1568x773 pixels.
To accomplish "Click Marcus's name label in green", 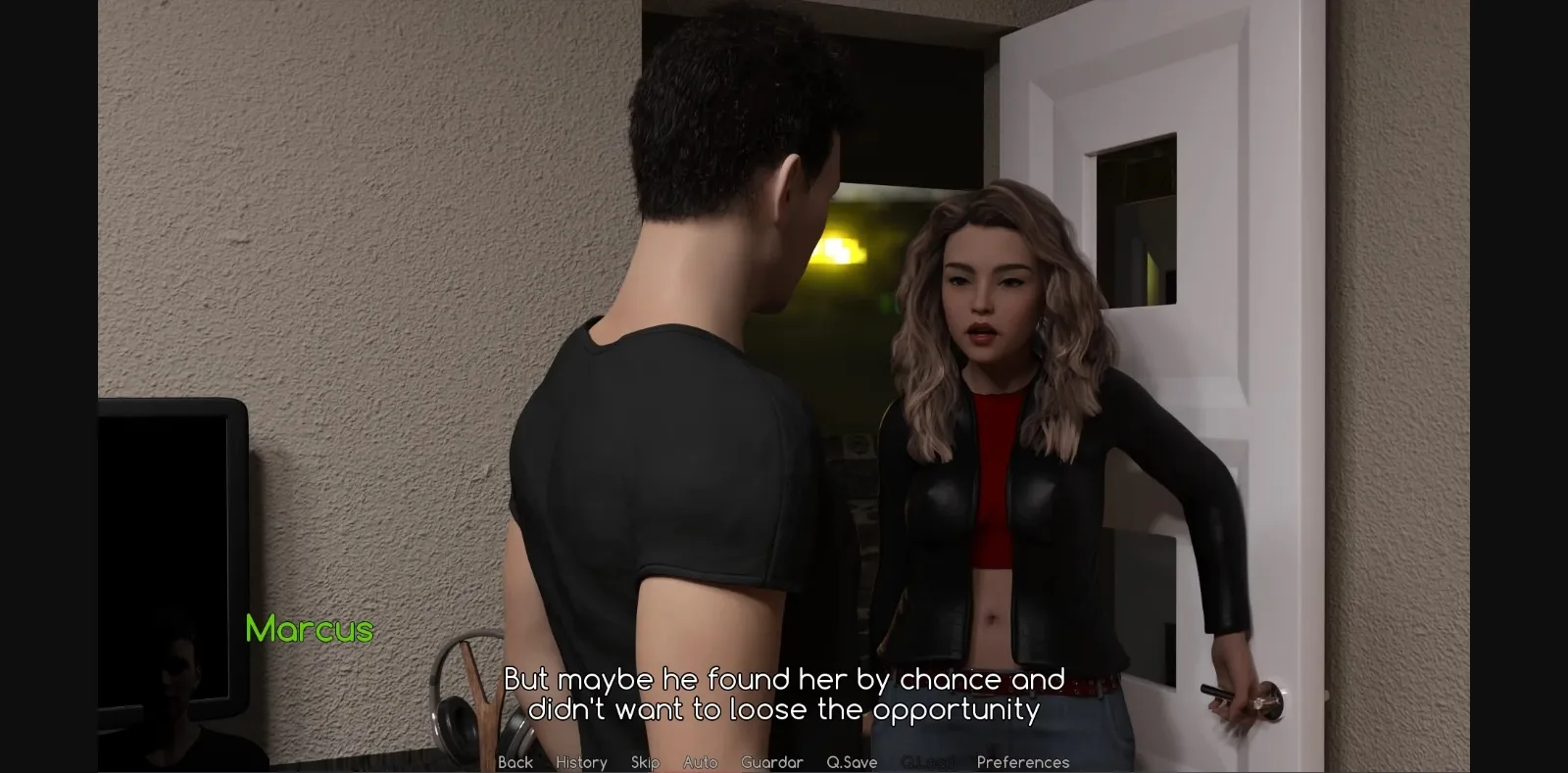I will [309, 630].
